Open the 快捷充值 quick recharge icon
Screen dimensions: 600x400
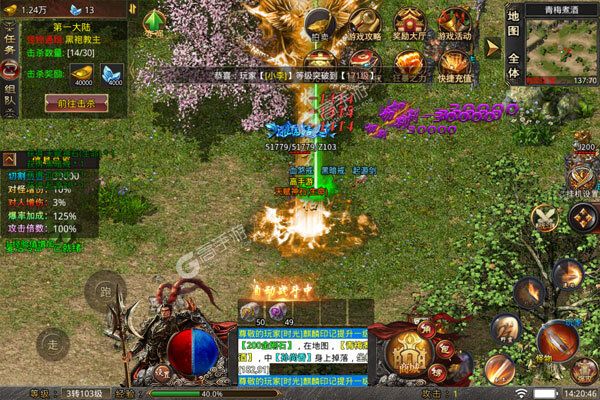[x=453, y=65]
